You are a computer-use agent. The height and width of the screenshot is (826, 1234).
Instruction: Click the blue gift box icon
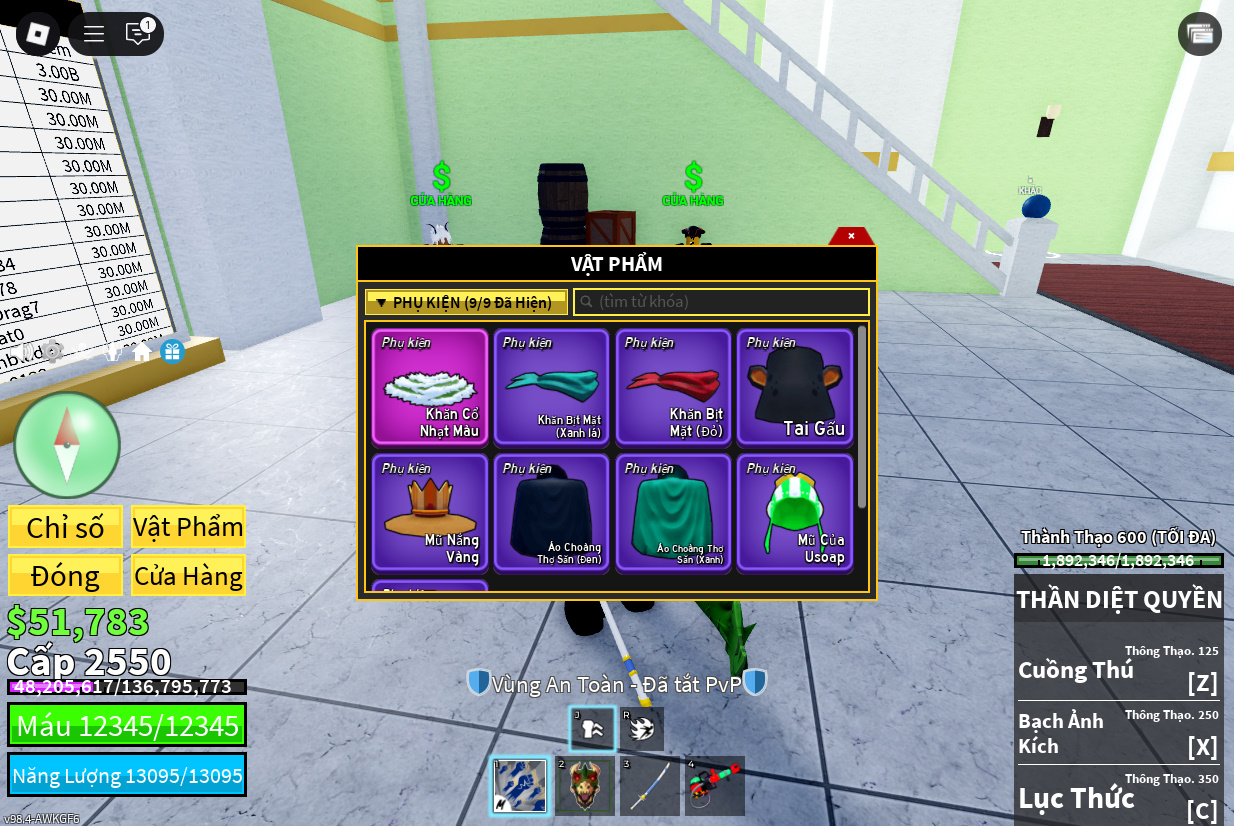172,352
